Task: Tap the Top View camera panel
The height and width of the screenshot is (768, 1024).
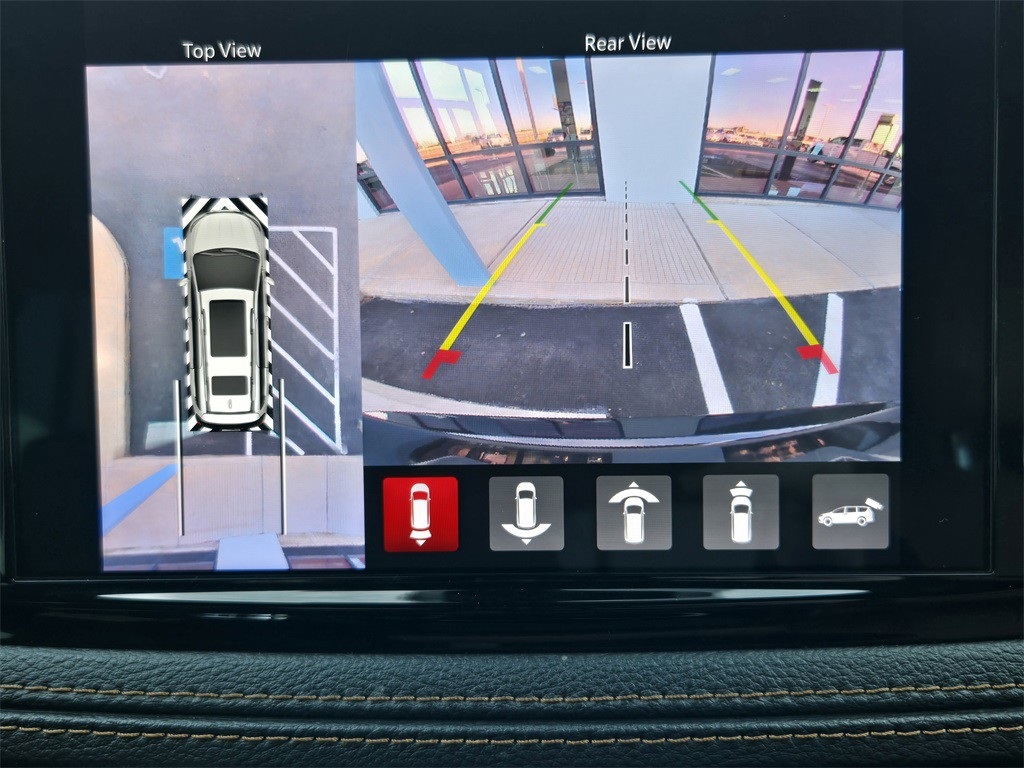Action: (x=224, y=317)
